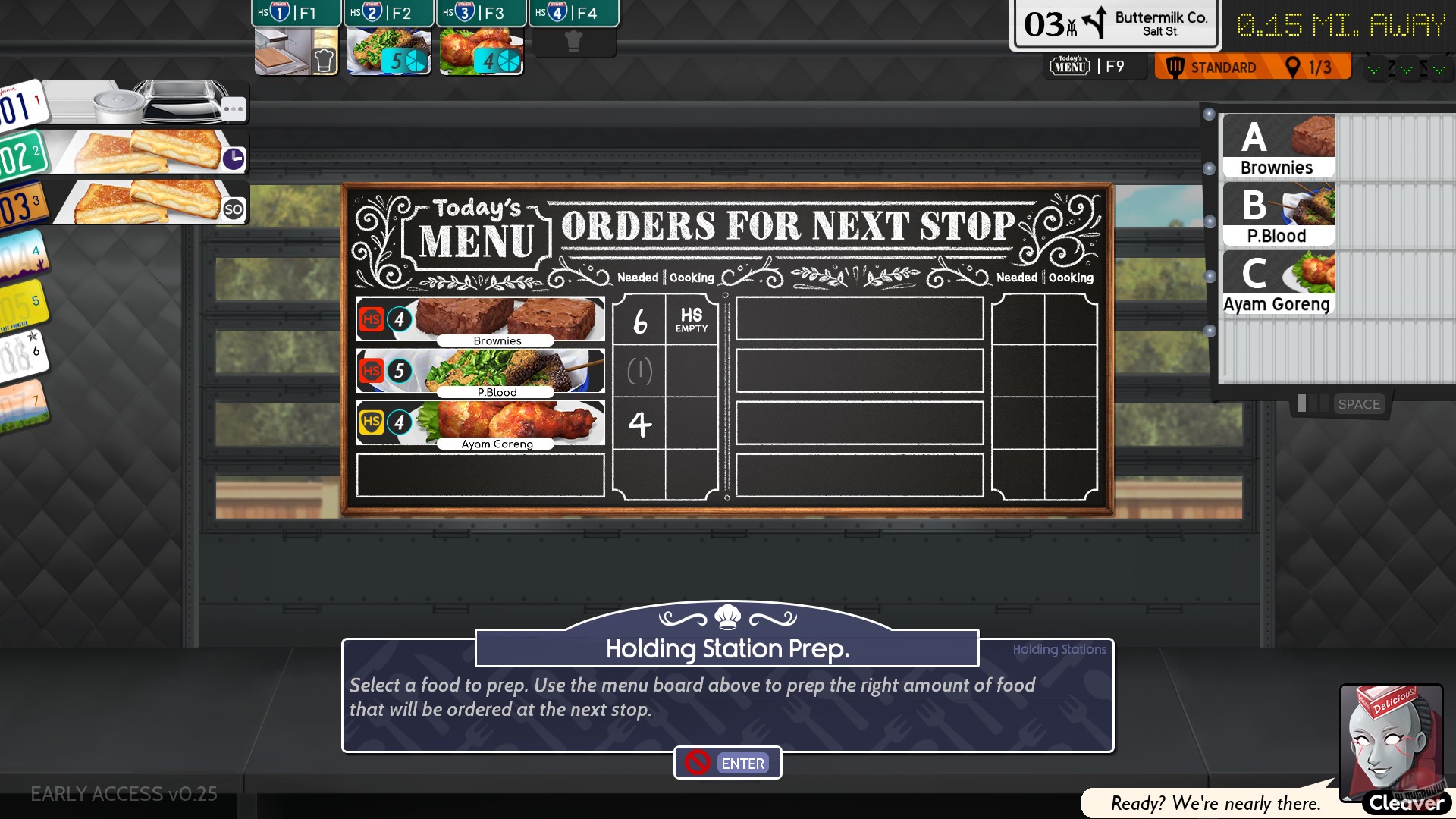Toggle the SPACE key indicator on the right

pos(1360,404)
